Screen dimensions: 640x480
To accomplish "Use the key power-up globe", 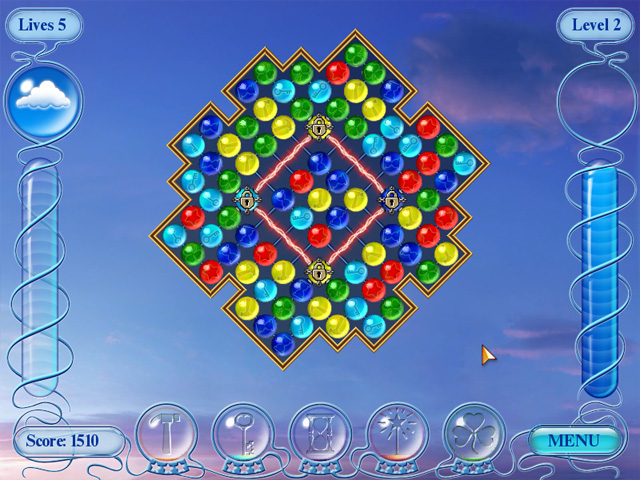I will [243, 434].
